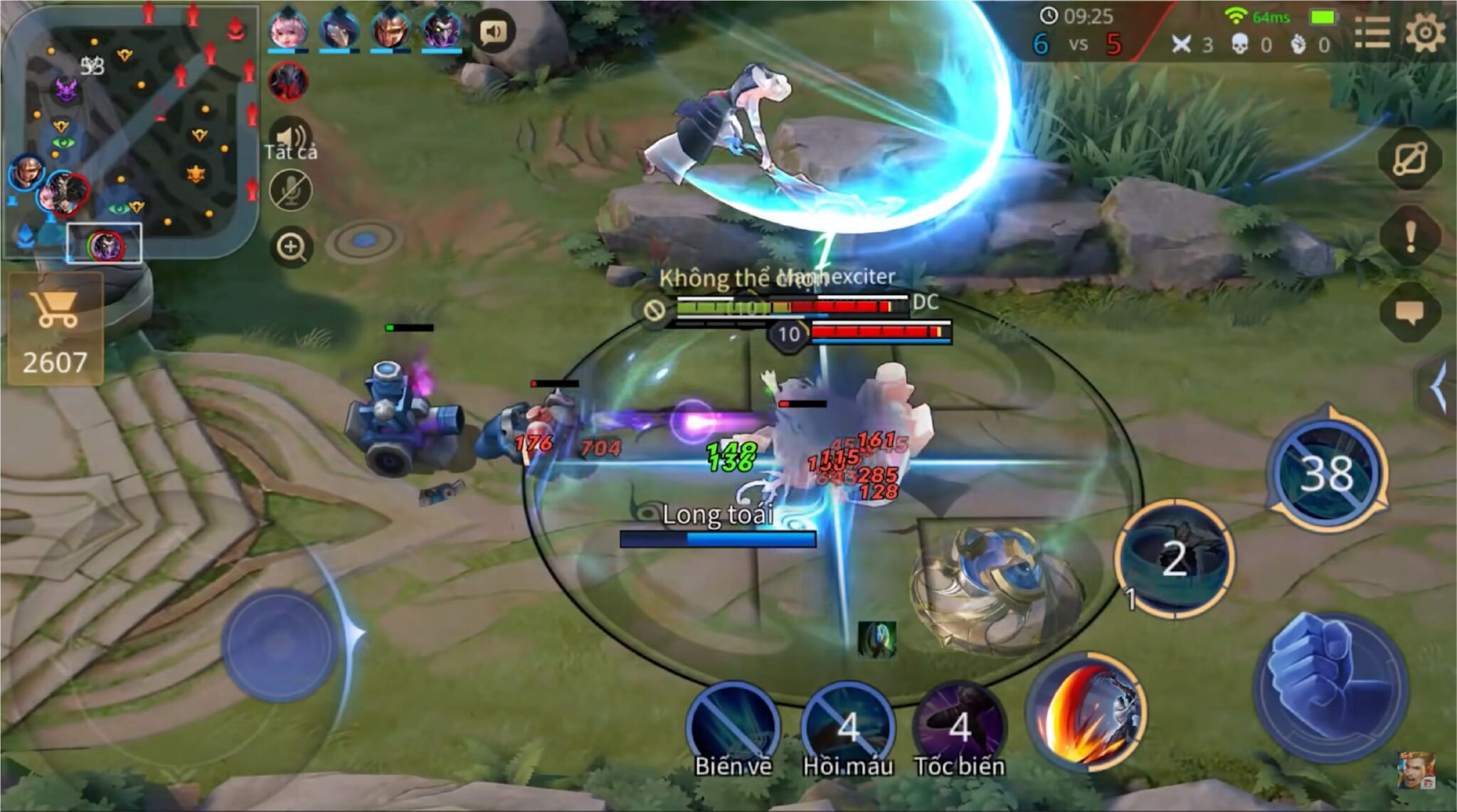Toggle the Tất cả chat audio speaker
The height and width of the screenshot is (812, 1457).
(291, 135)
